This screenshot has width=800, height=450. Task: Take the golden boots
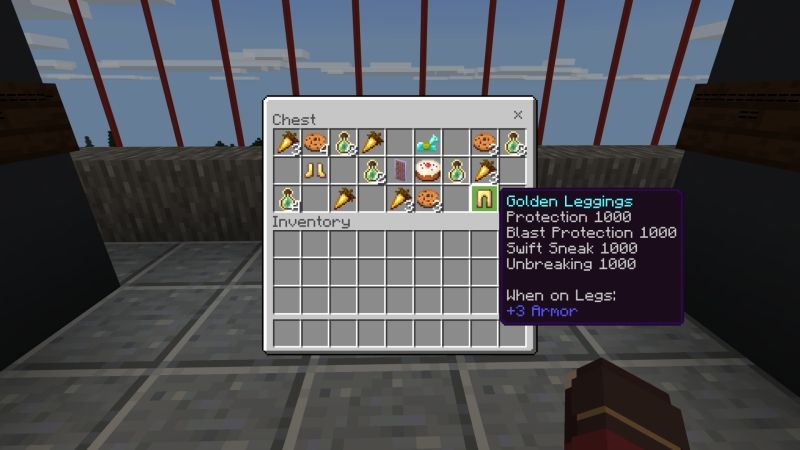316,170
